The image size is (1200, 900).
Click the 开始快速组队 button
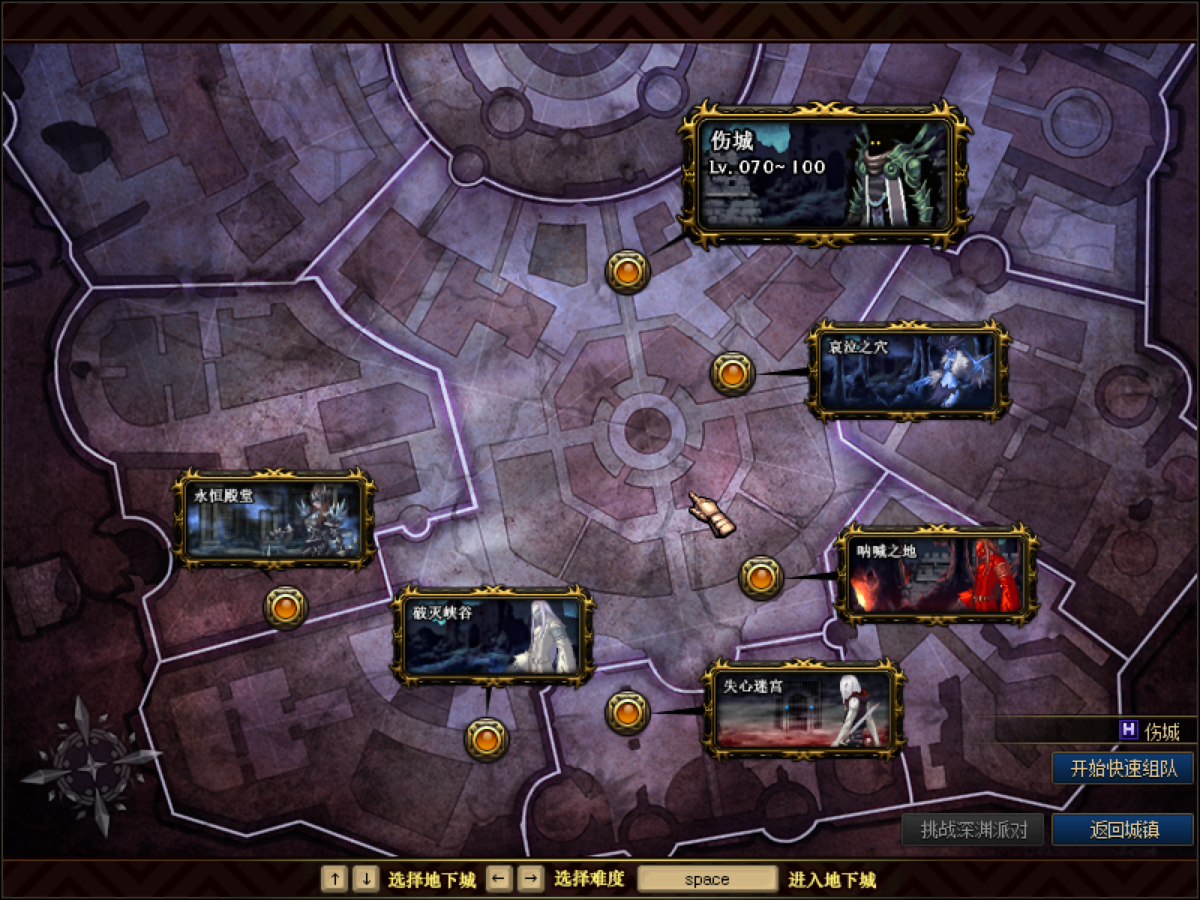(x=1123, y=768)
